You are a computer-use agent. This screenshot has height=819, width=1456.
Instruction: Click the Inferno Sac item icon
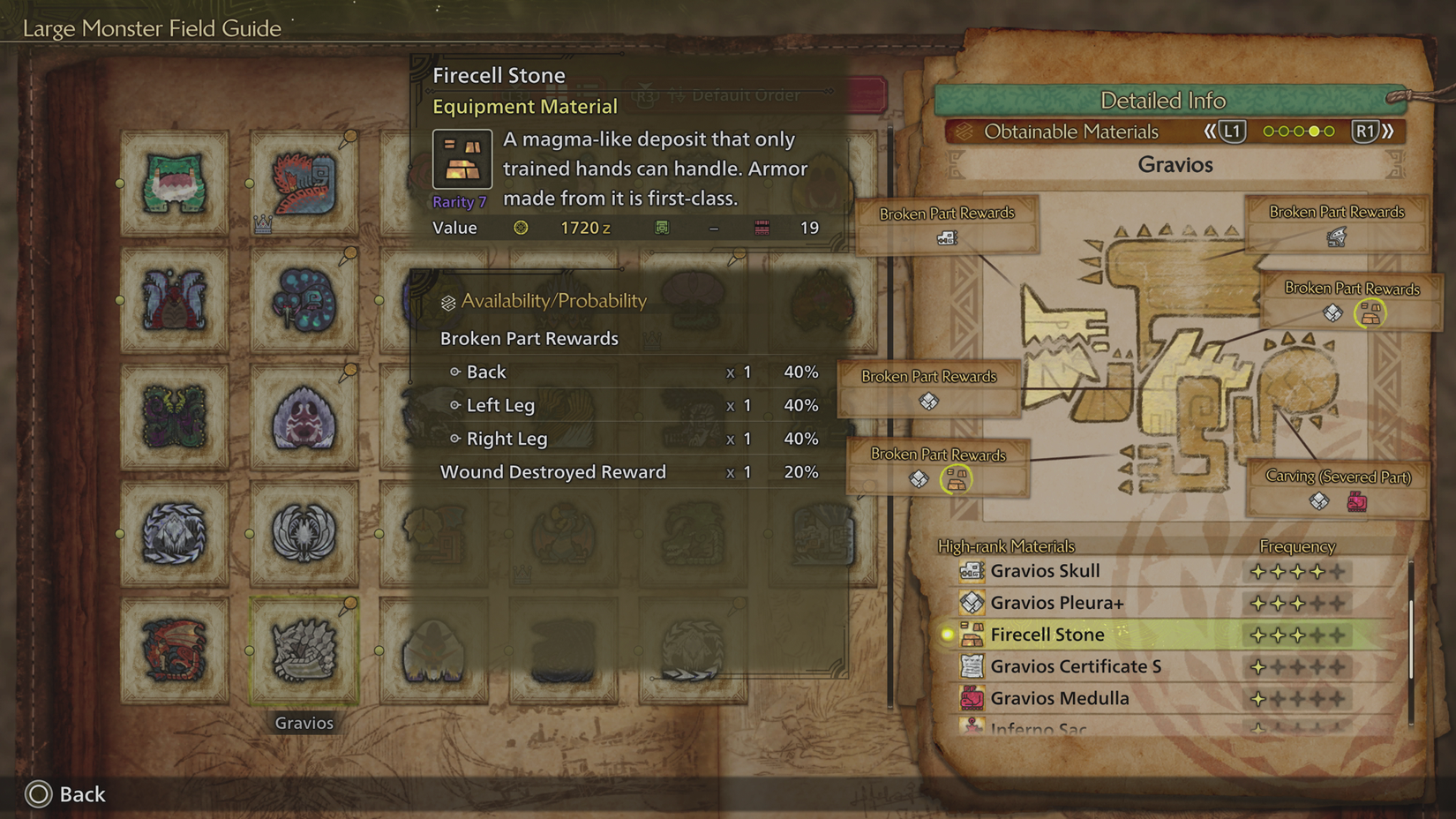point(973,727)
